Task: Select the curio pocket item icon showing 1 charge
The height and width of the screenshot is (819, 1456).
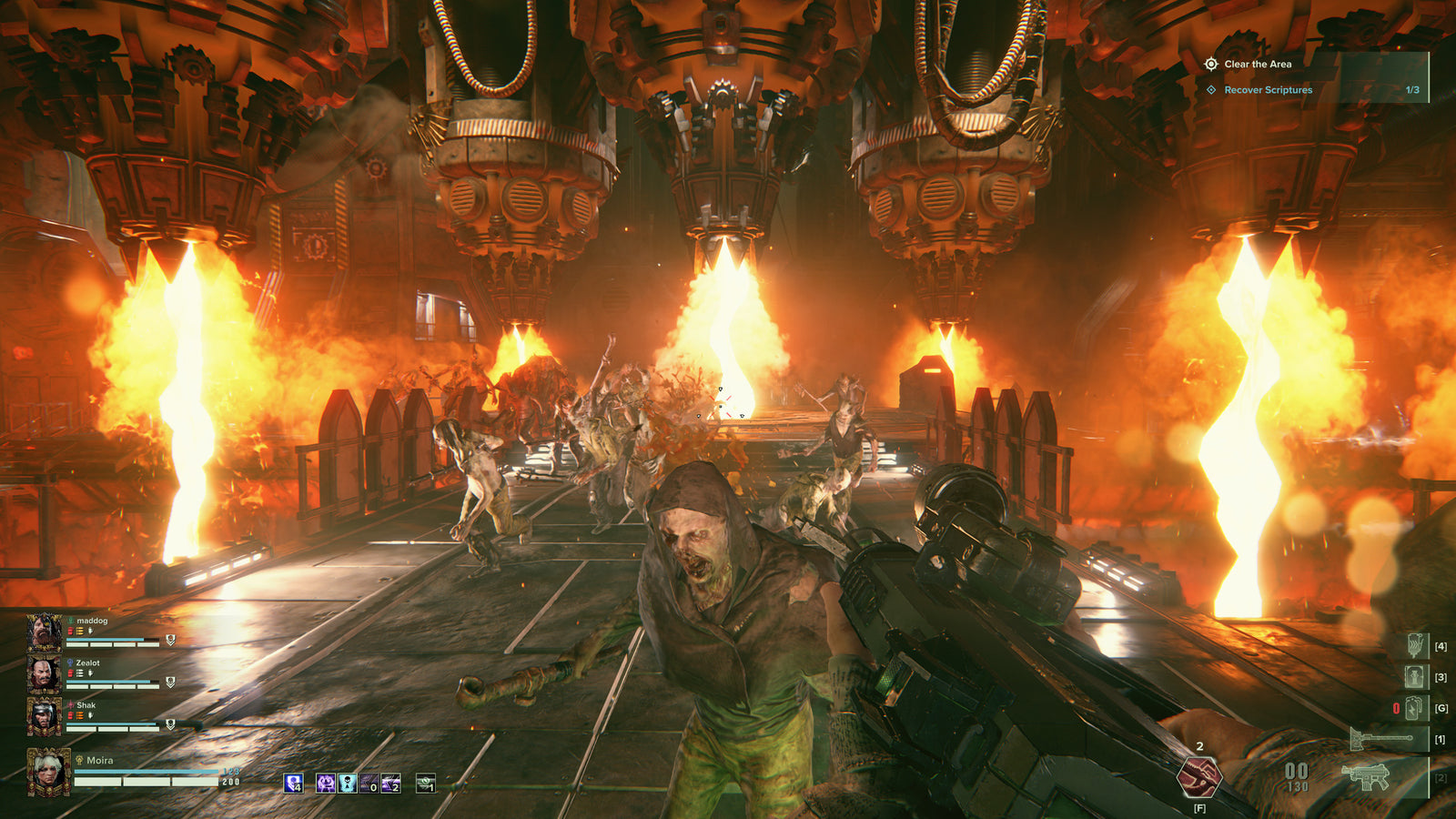Action: click(x=425, y=784)
